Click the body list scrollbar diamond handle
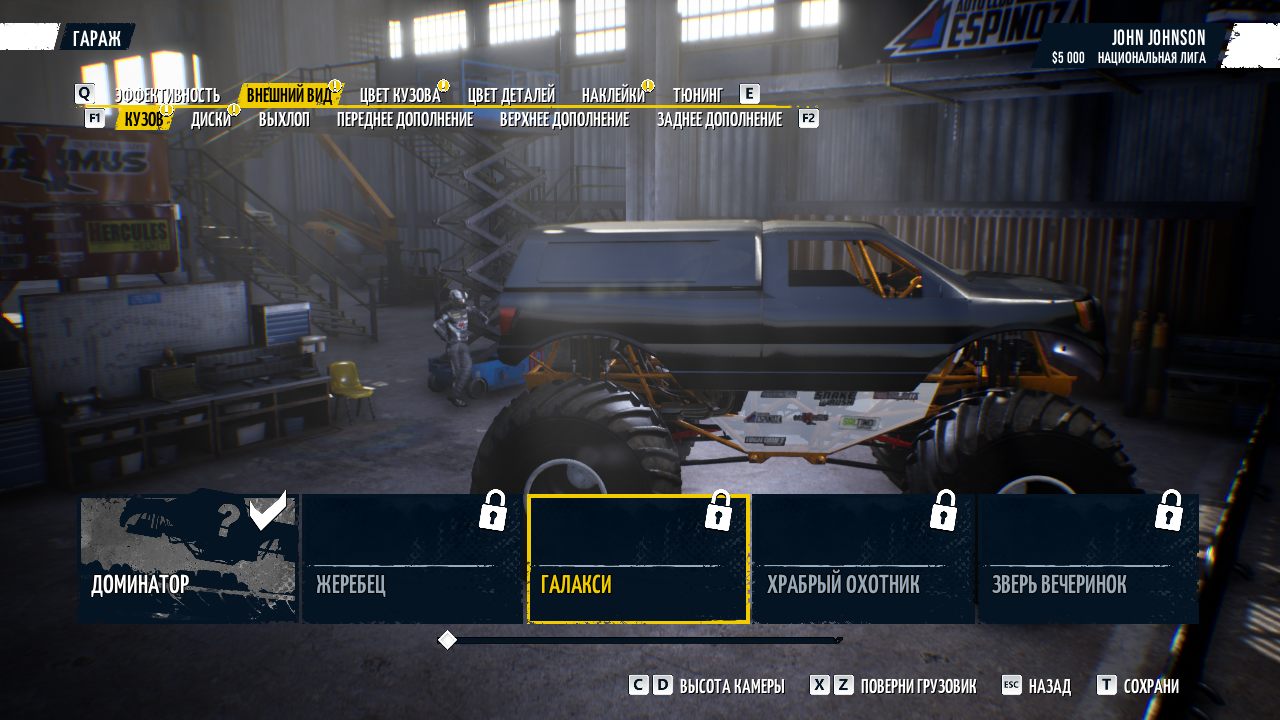 [x=448, y=640]
